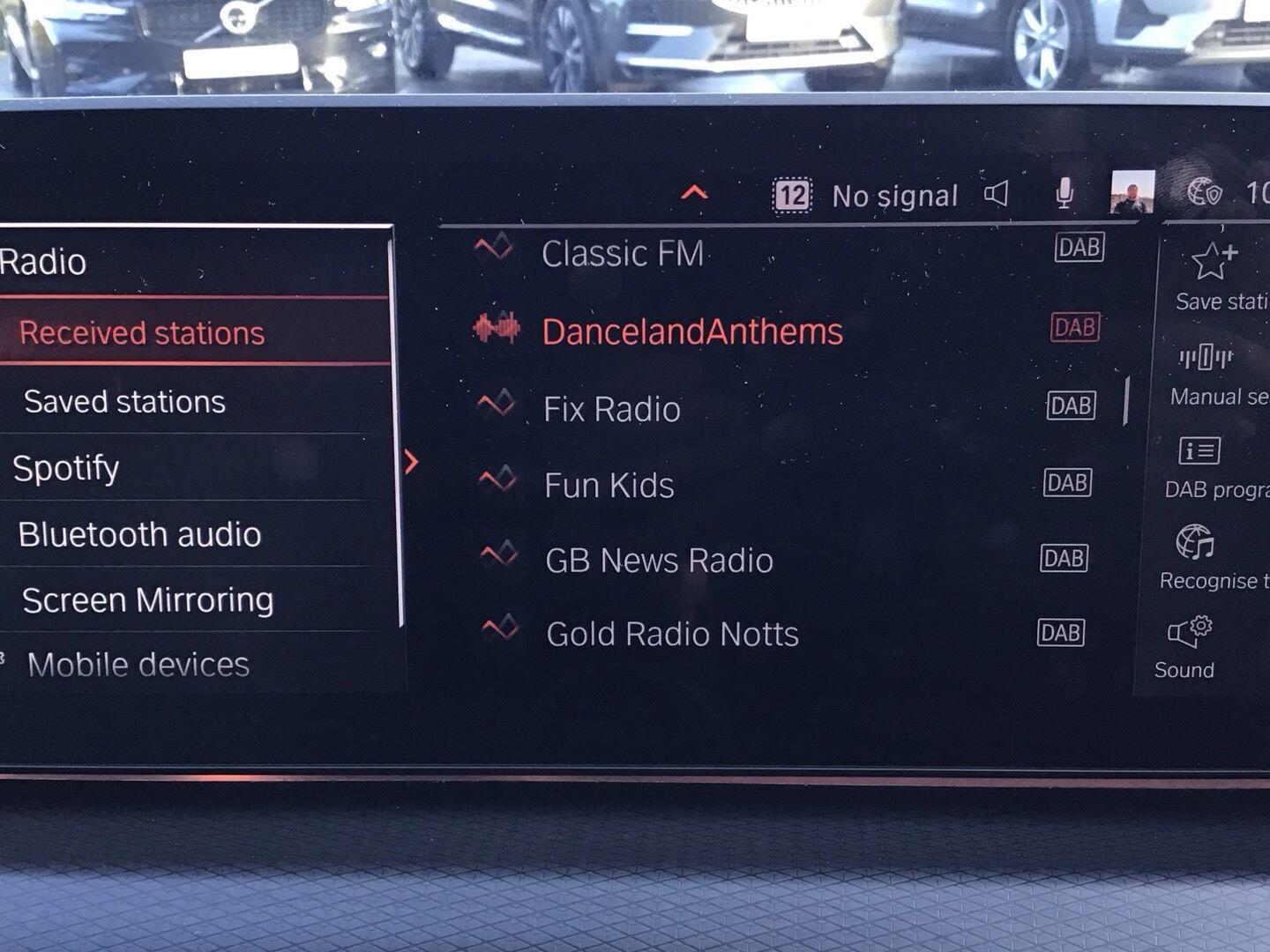Open Received stations list

142,332
